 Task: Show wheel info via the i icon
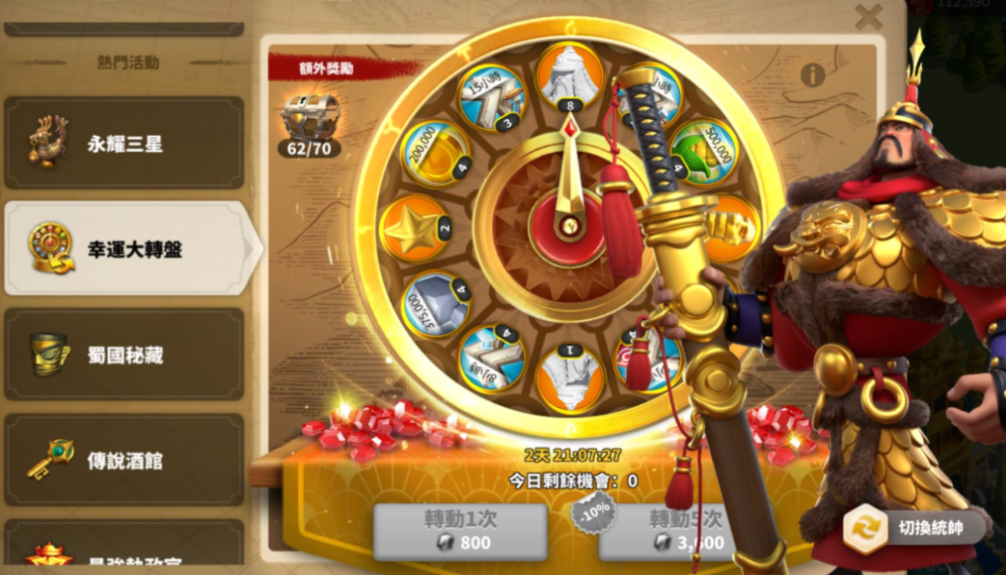pyautogui.click(x=812, y=75)
